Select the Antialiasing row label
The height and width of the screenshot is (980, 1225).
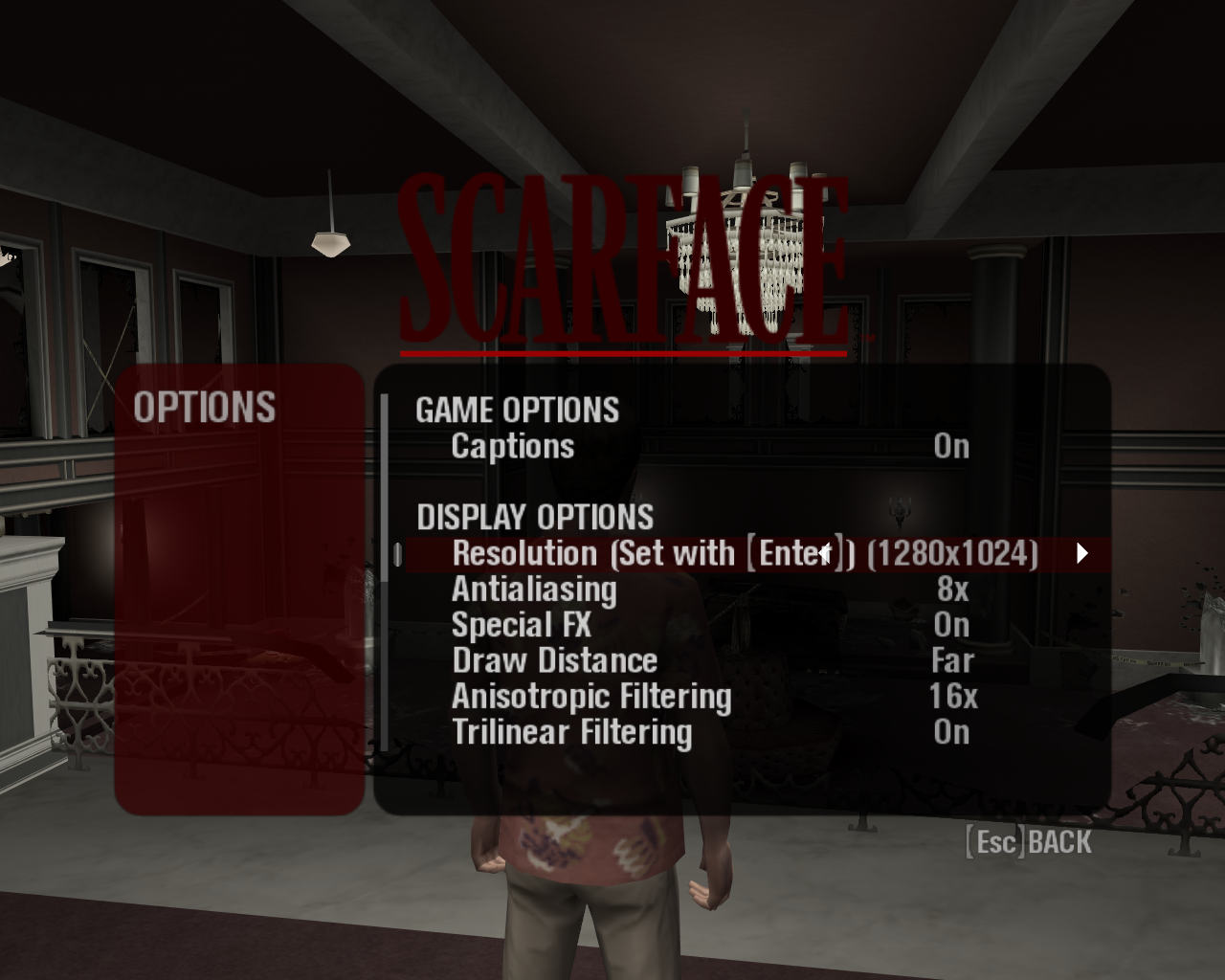click(x=533, y=590)
